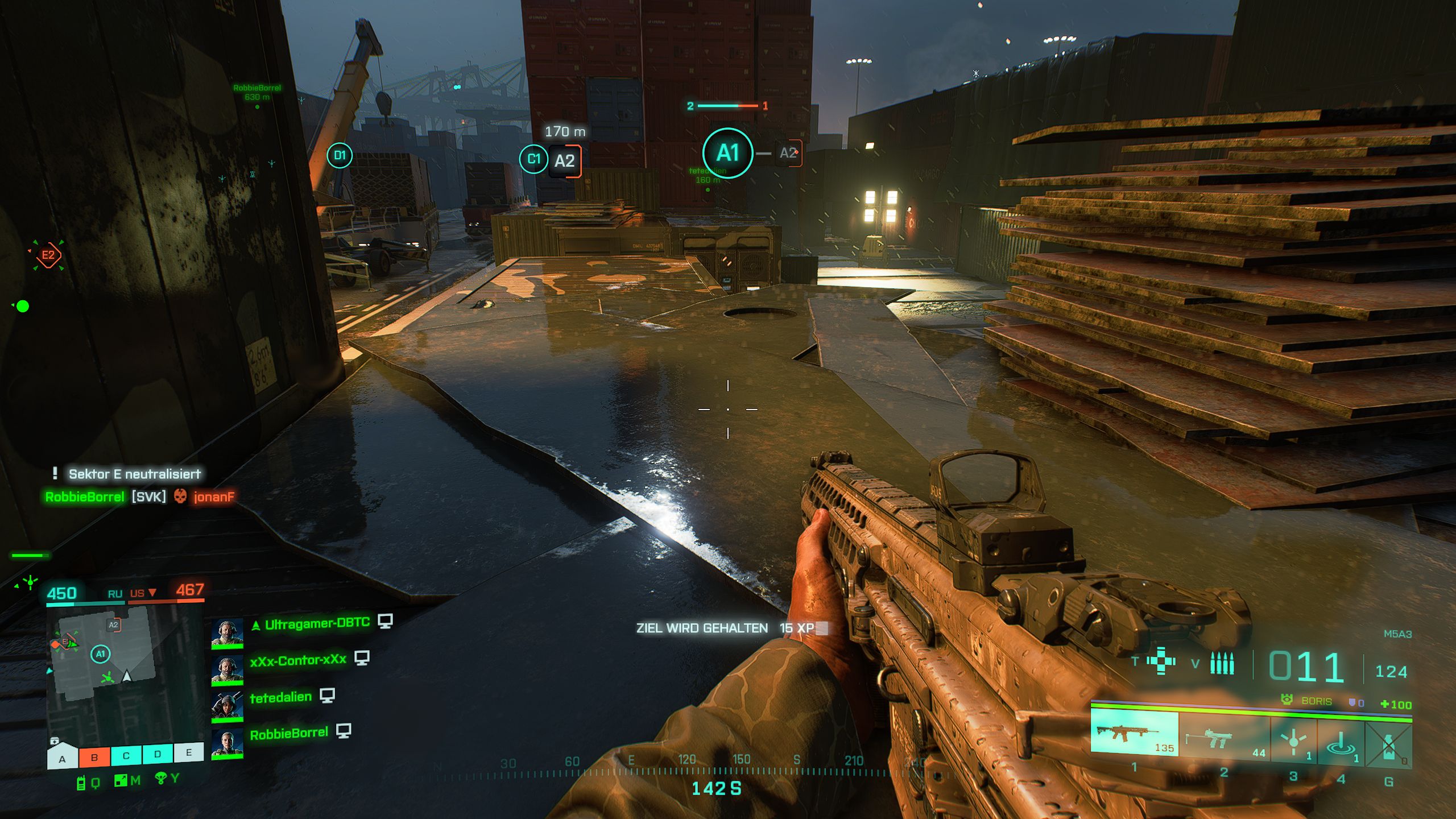The height and width of the screenshot is (819, 1456).
Task: Select the D1 objective marker
Action: point(340,155)
